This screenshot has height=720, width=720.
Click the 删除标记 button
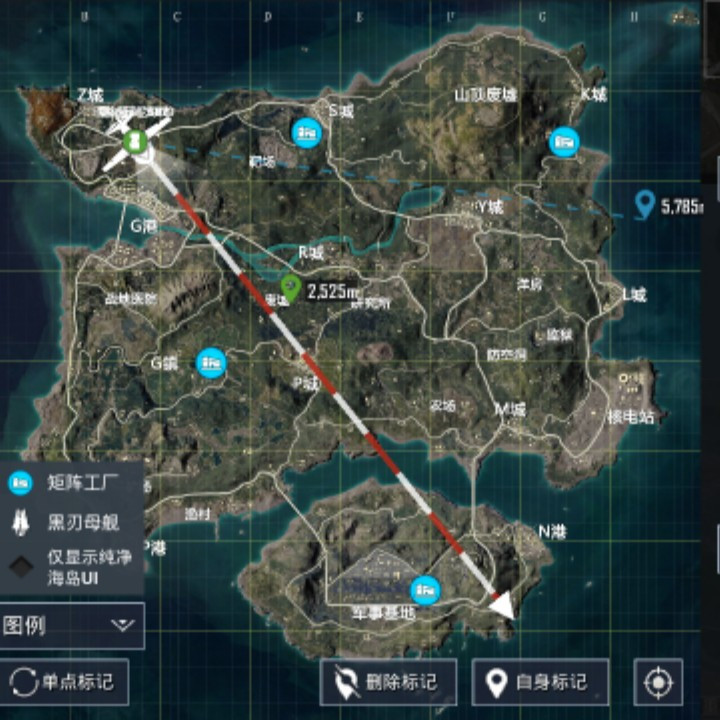[x=388, y=682]
